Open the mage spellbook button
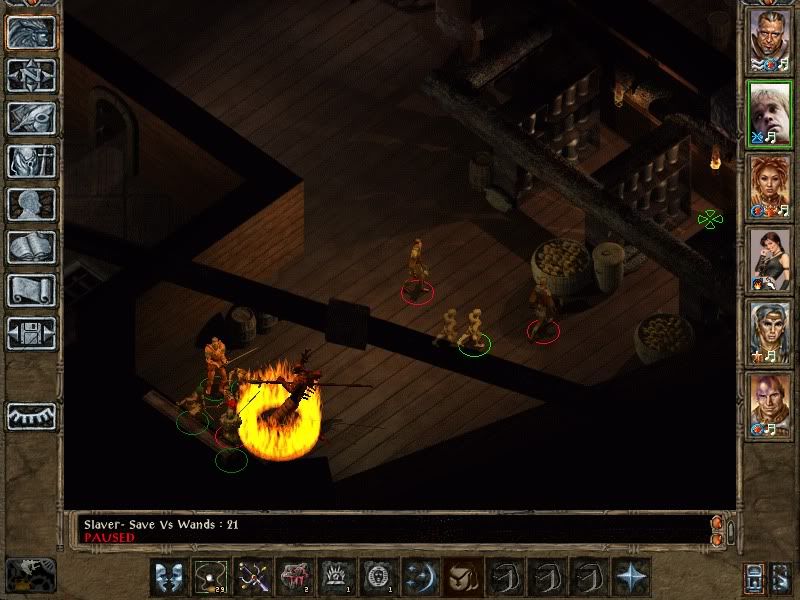The image size is (800, 600). [x=31, y=247]
